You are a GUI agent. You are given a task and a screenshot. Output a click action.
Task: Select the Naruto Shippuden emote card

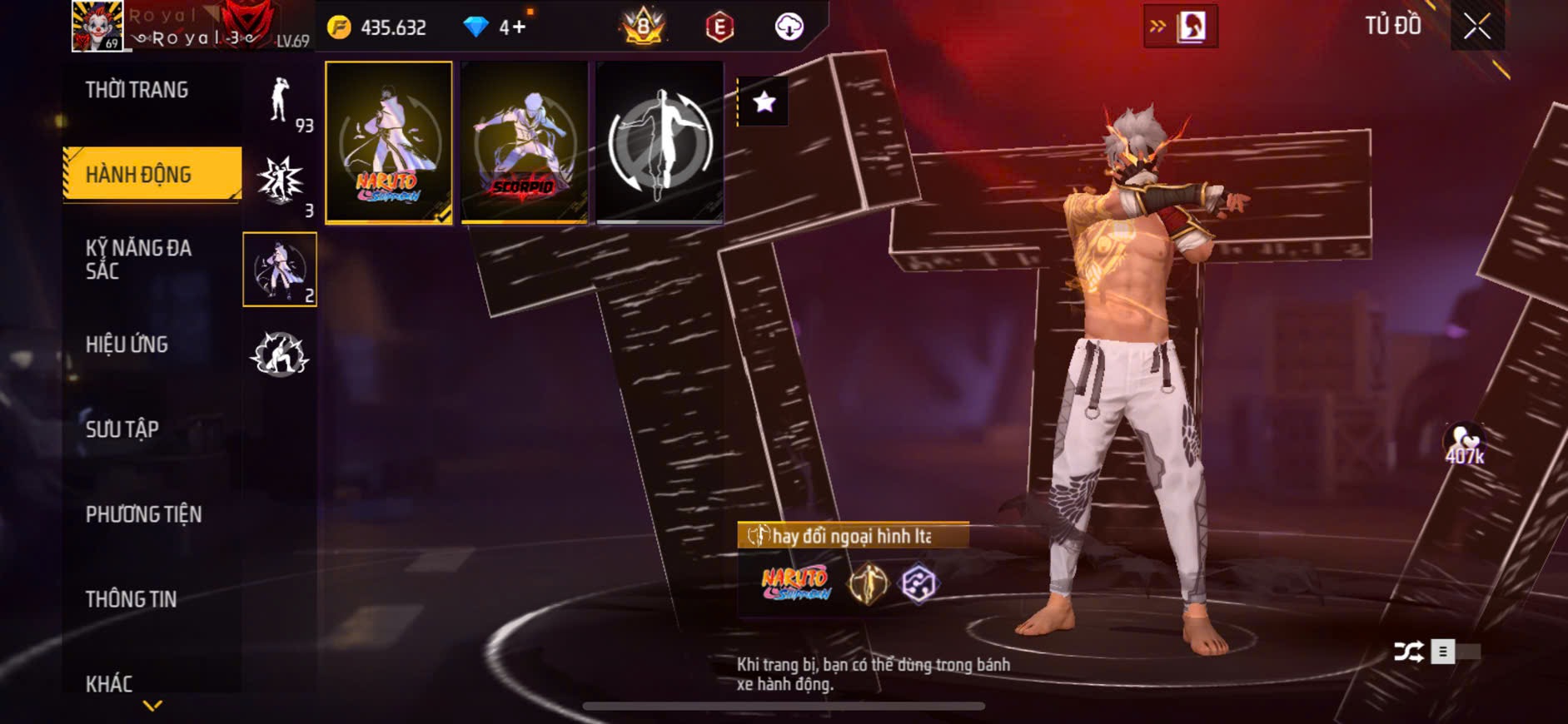click(389, 142)
